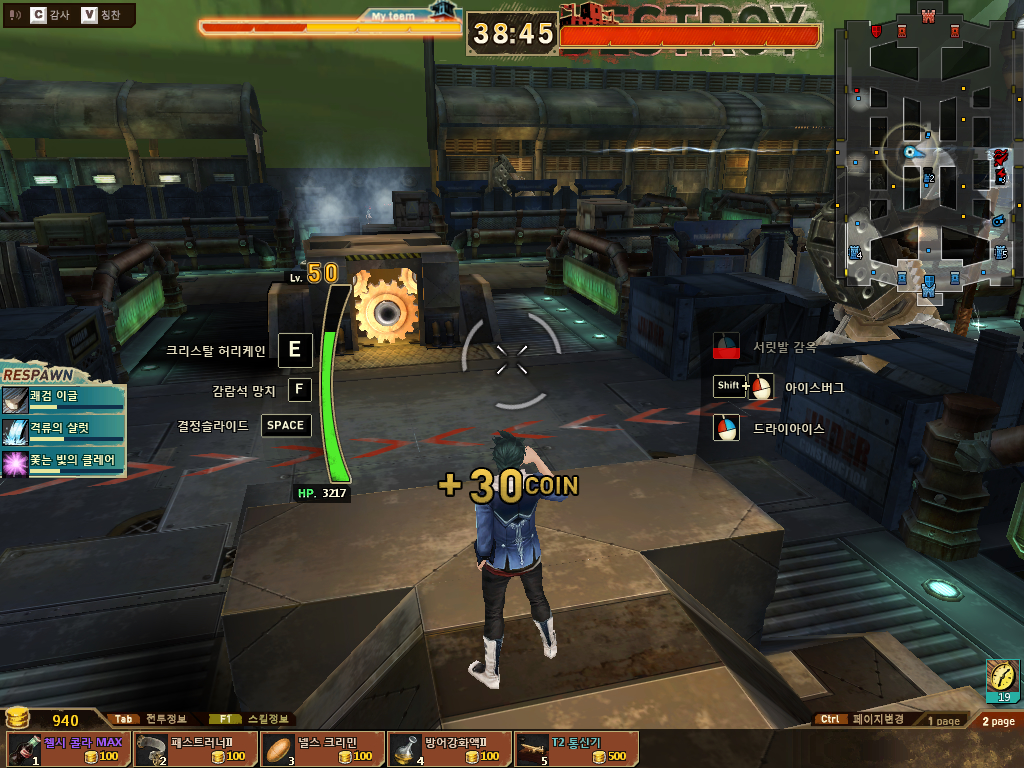The height and width of the screenshot is (768, 1024).
Task: Click the 서릿발 감옥 skill icon
Action: click(x=727, y=348)
